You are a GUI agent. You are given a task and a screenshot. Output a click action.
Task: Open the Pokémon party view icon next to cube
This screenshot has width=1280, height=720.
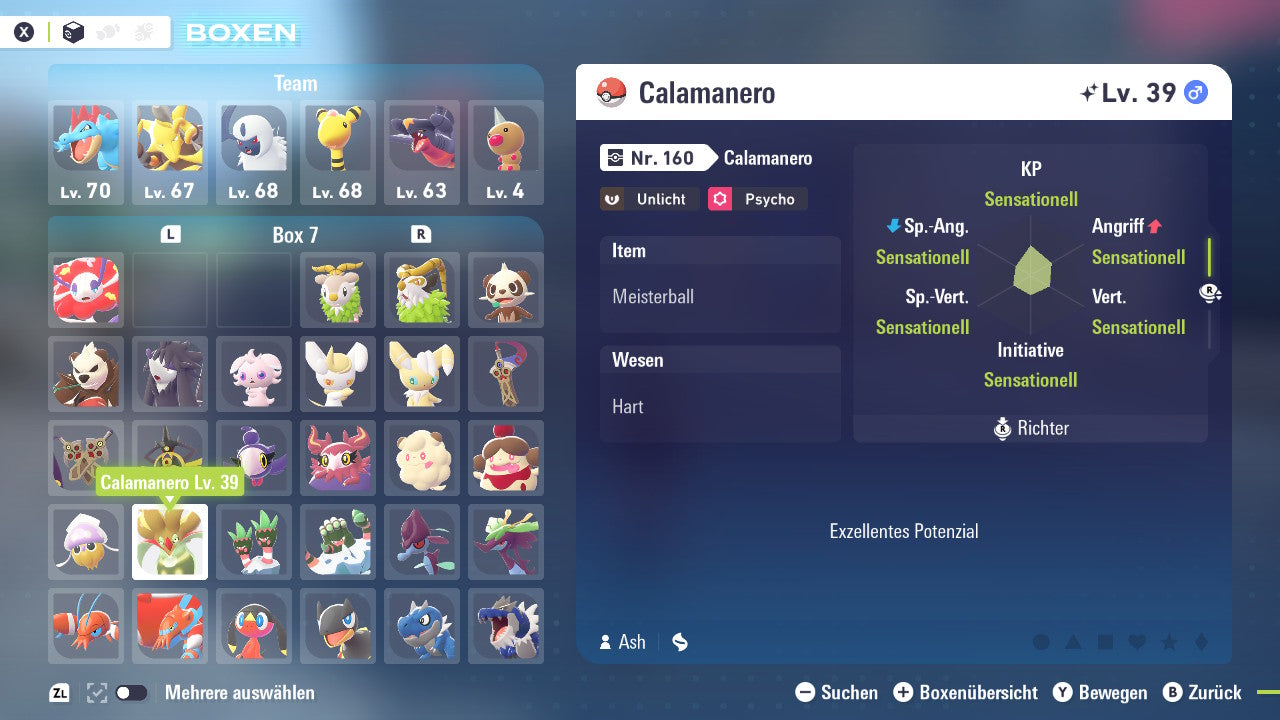pyautogui.click(x=108, y=31)
